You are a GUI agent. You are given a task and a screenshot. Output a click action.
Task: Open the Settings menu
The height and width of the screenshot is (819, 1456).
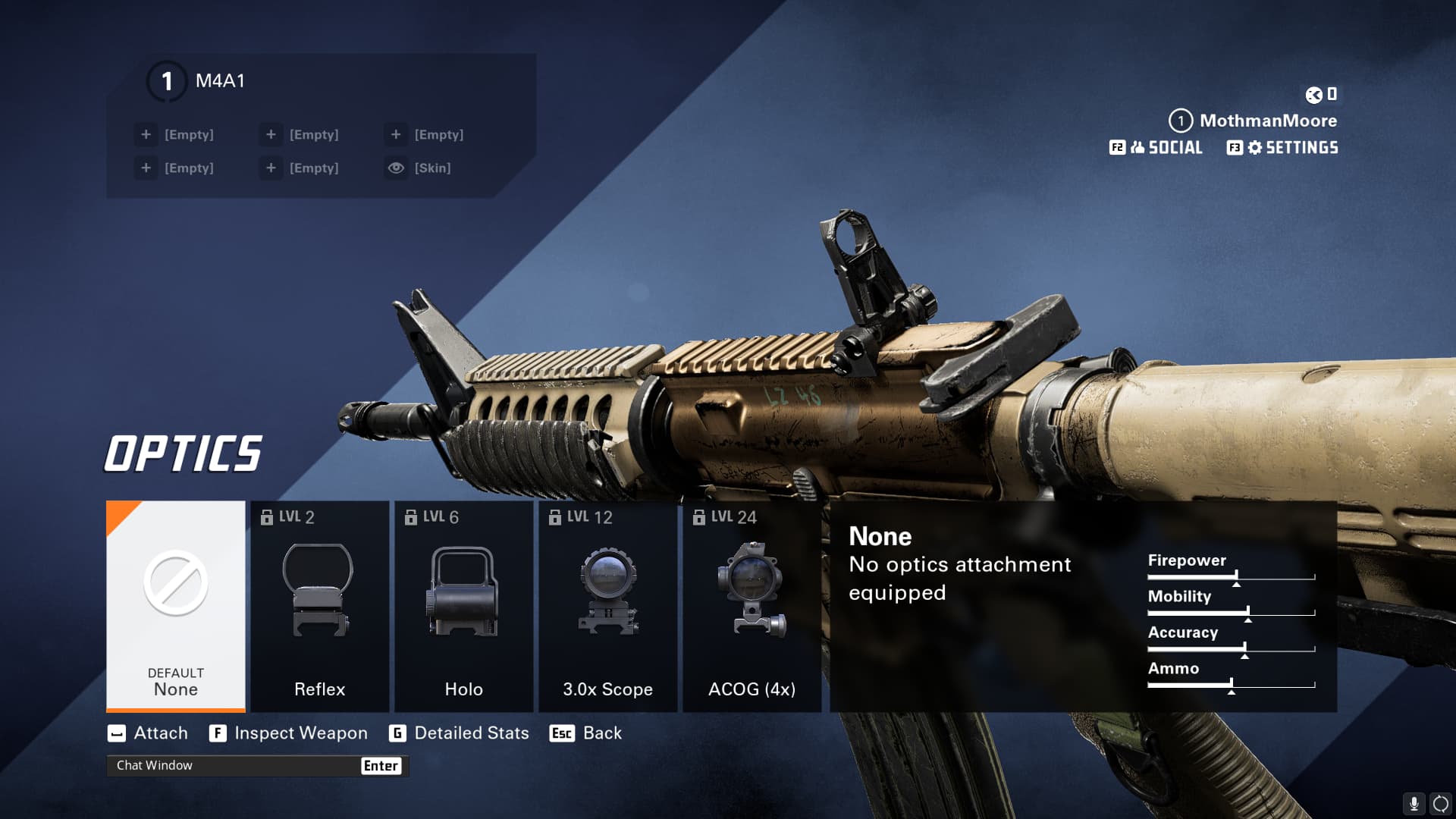point(1283,148)
